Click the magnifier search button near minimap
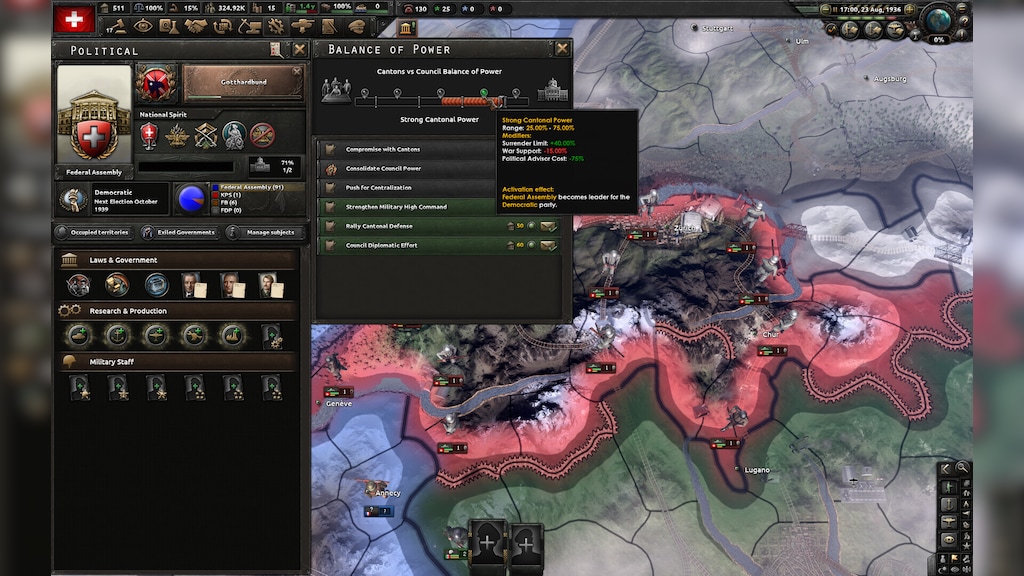 (x=962, y=467)
